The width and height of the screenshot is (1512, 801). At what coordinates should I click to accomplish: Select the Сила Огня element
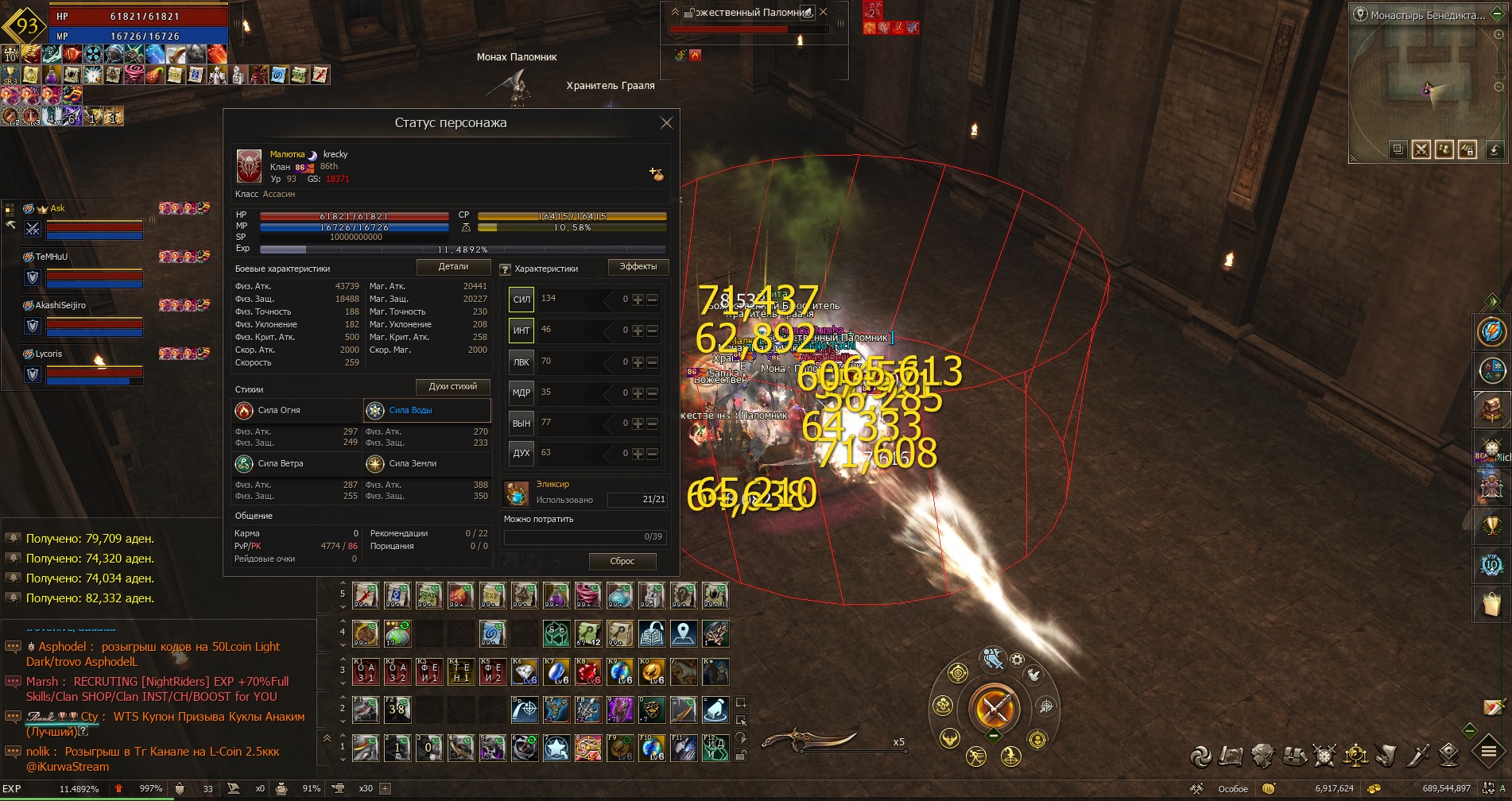click(297, 411)
